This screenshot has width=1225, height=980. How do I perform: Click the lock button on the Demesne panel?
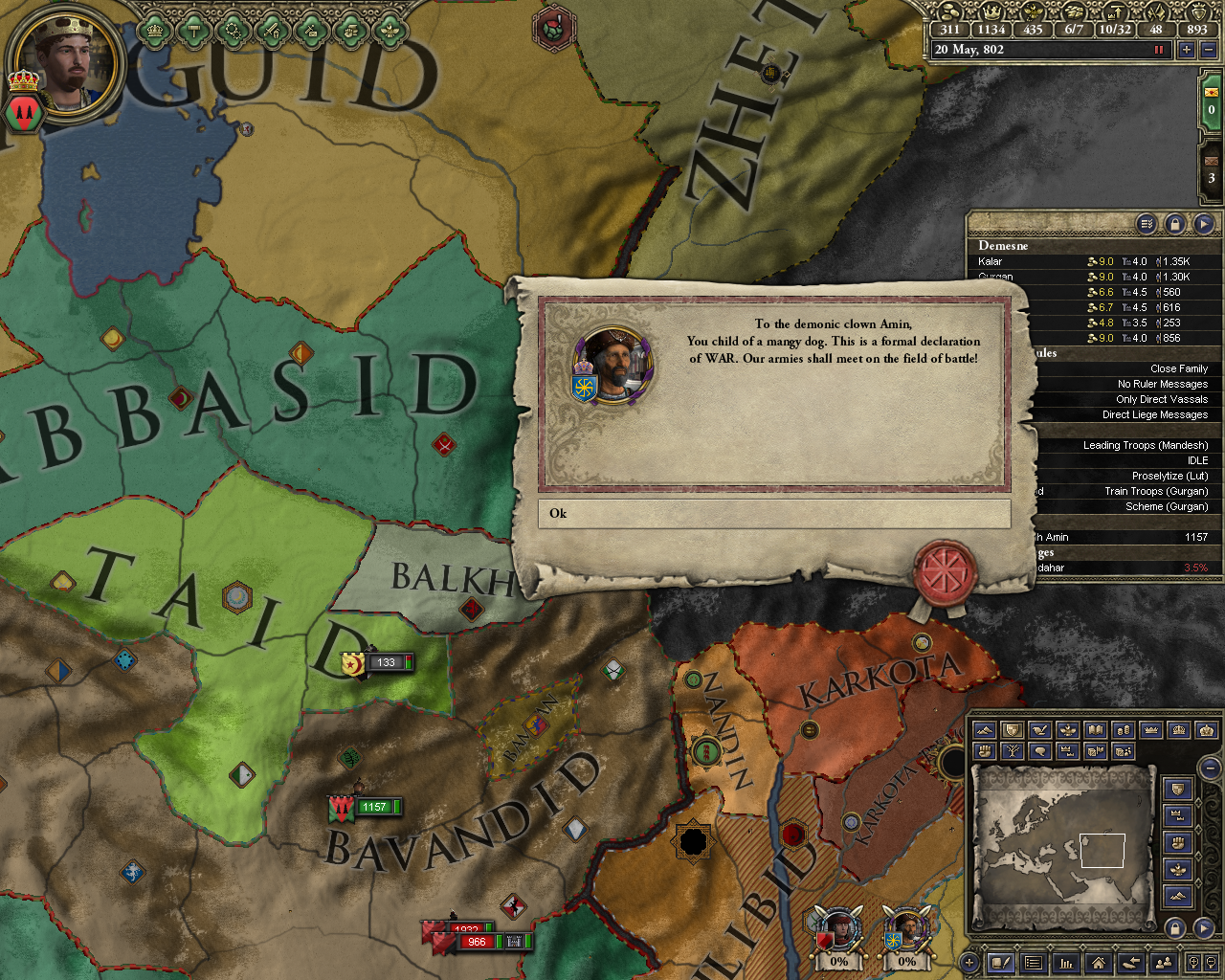pos(1174,224)
